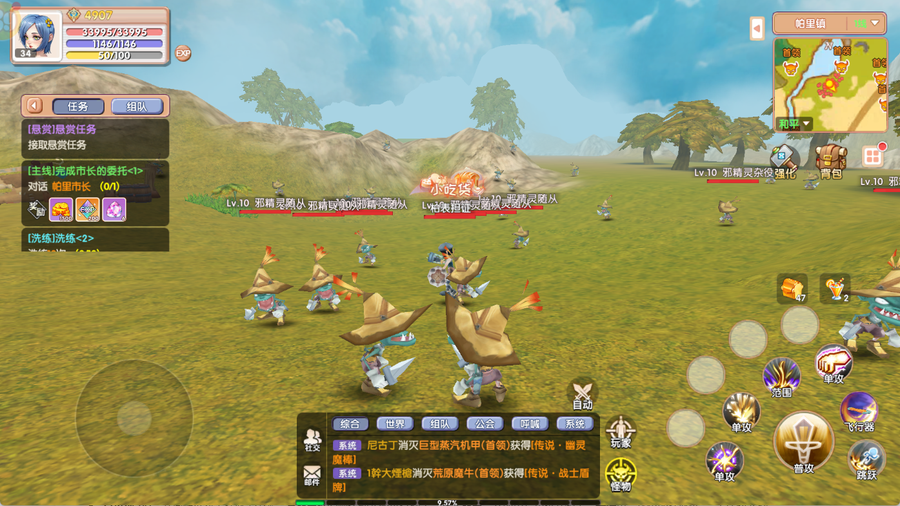Target nearest 玩家 player
Image resolution: width=900 pixels, height=506 pixels.
tap(620, 431)
